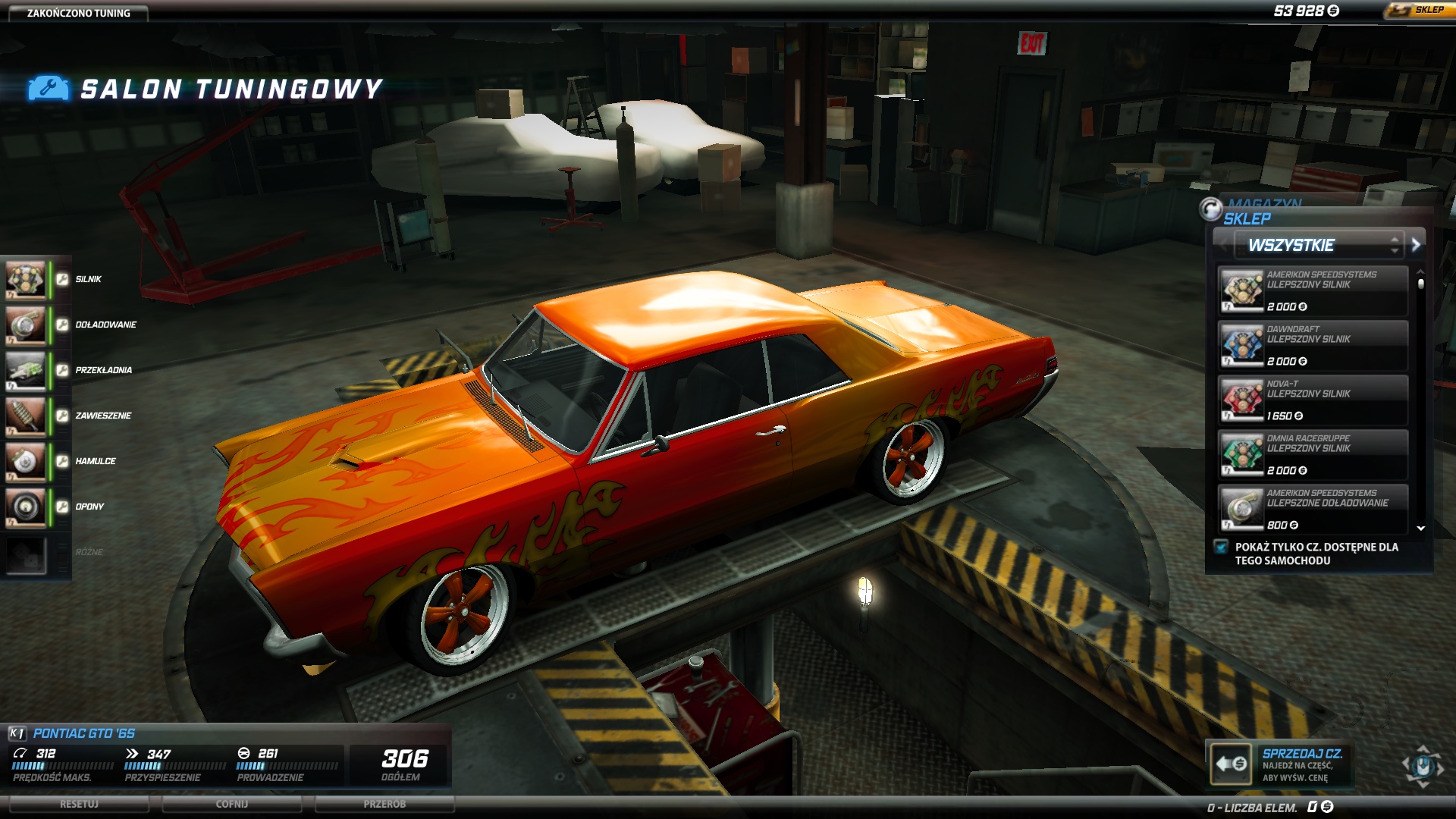
Task: Go to next shop category arrow
Action: (1416, 245)
